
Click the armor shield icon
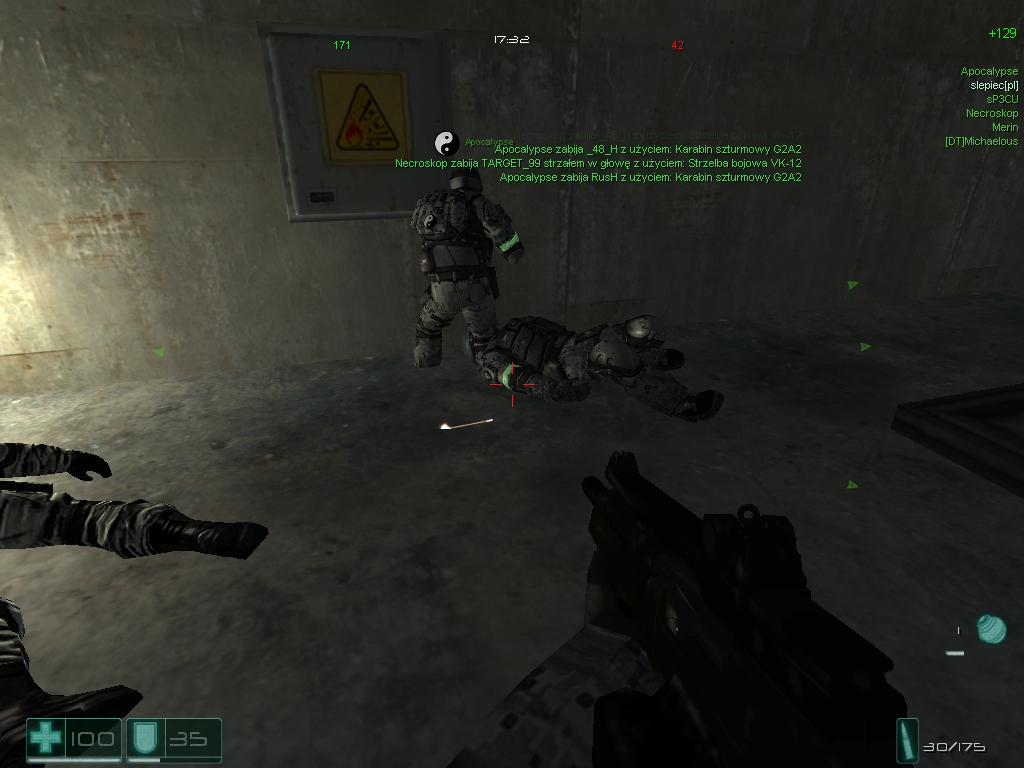point(144,740)
